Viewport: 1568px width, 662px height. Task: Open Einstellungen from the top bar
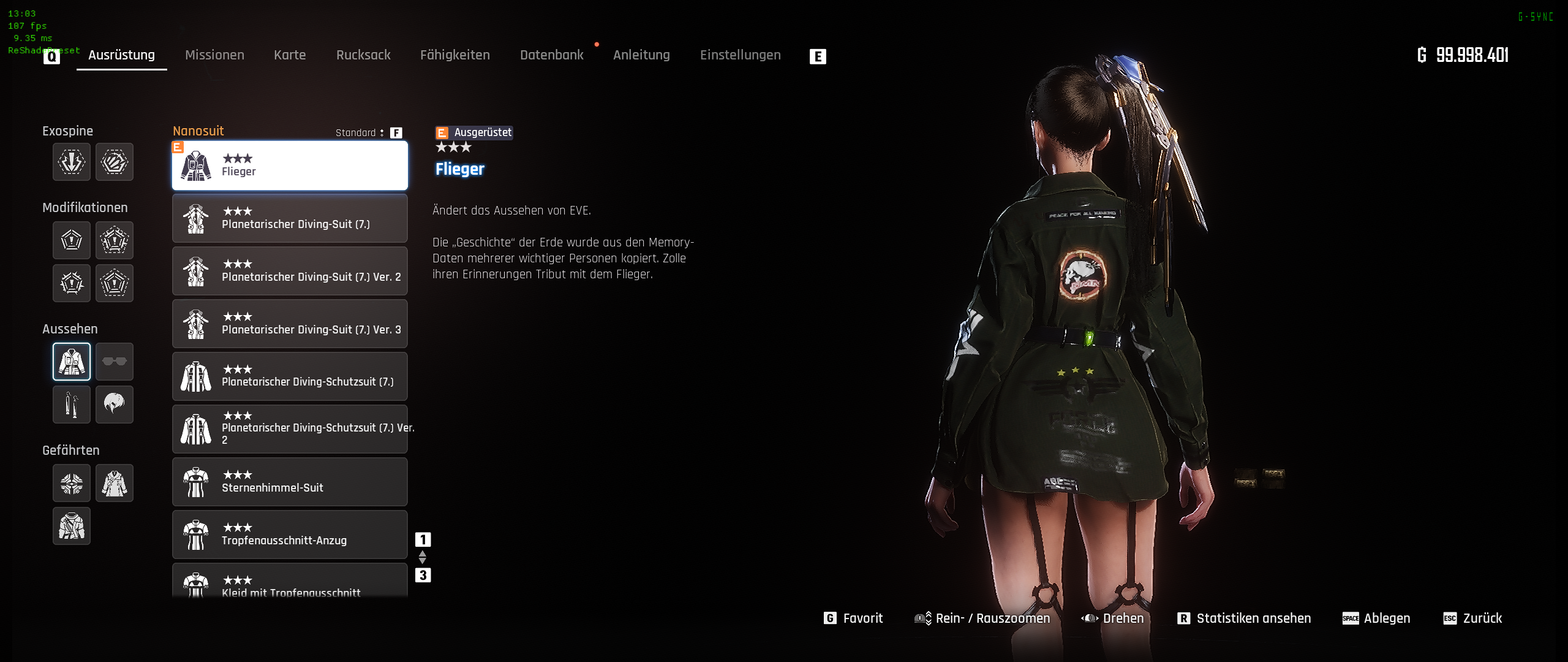click(740, 55)
